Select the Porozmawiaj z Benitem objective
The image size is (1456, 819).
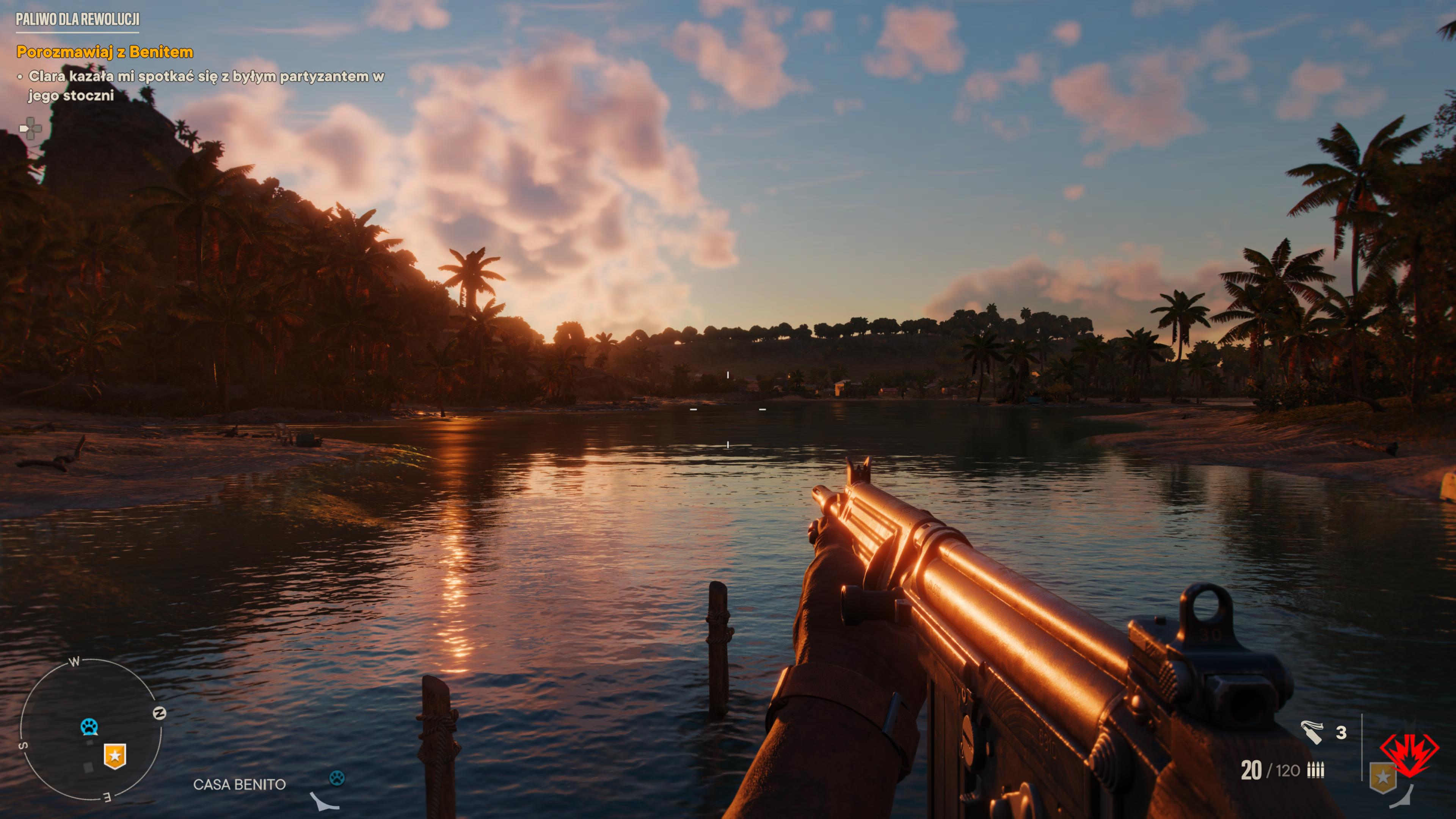(x=105, y=52)
